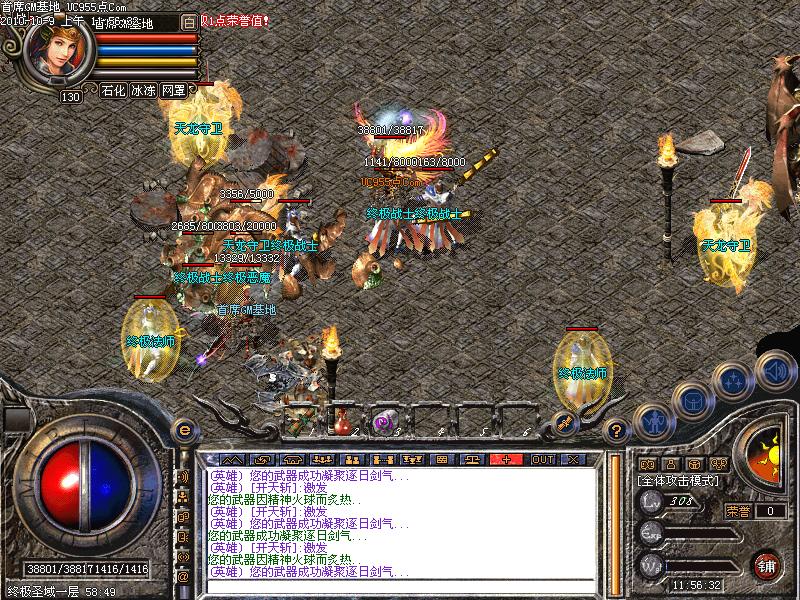
Task: Use the purple scroll in hotbar slot 3
Action: [x=383, y=421]
